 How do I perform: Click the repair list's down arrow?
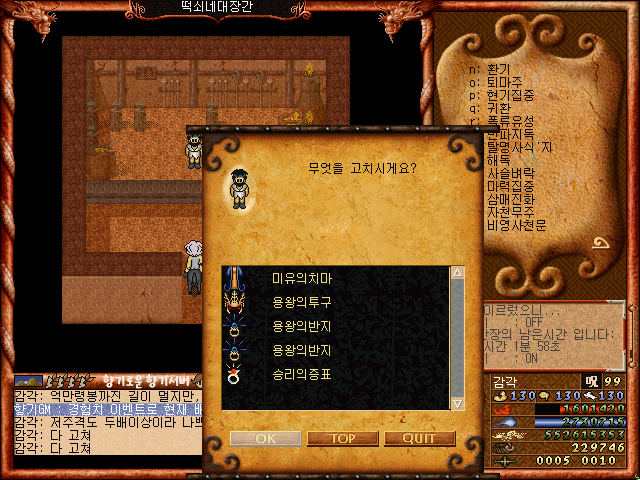pyautogui.click(x=458, y=402)
